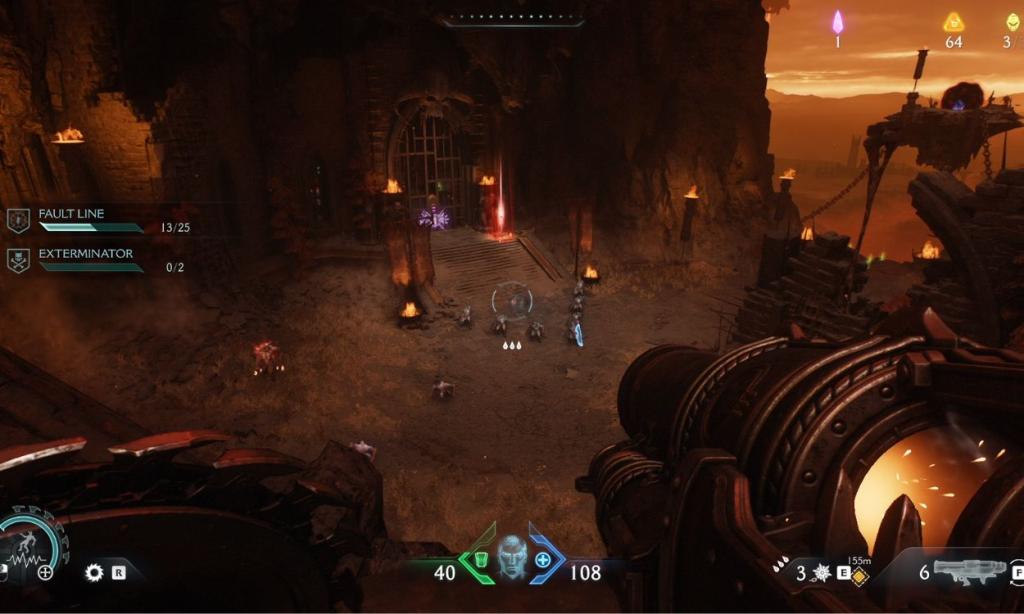Viewport: 1024px width, 614px height.
Task: Click the circular shield gauge
Action: (x=30, y=543)
